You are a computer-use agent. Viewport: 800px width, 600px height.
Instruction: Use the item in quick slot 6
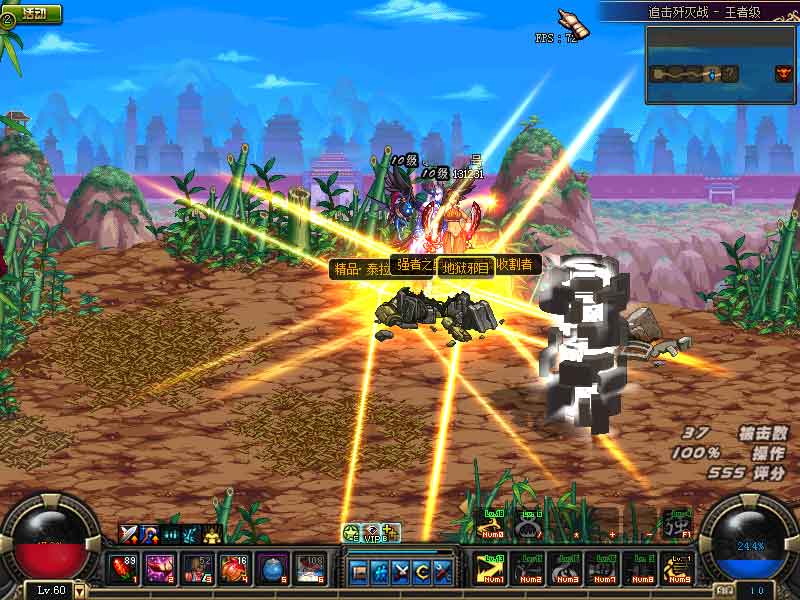point(309,569)
